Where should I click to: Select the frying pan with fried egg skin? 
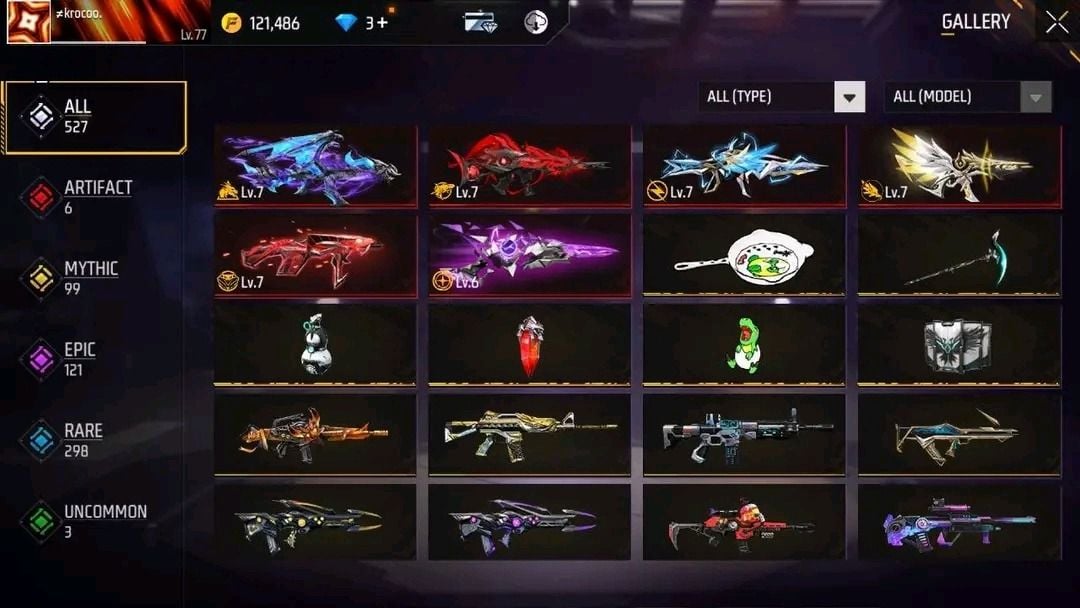click(x=744, y=255)
